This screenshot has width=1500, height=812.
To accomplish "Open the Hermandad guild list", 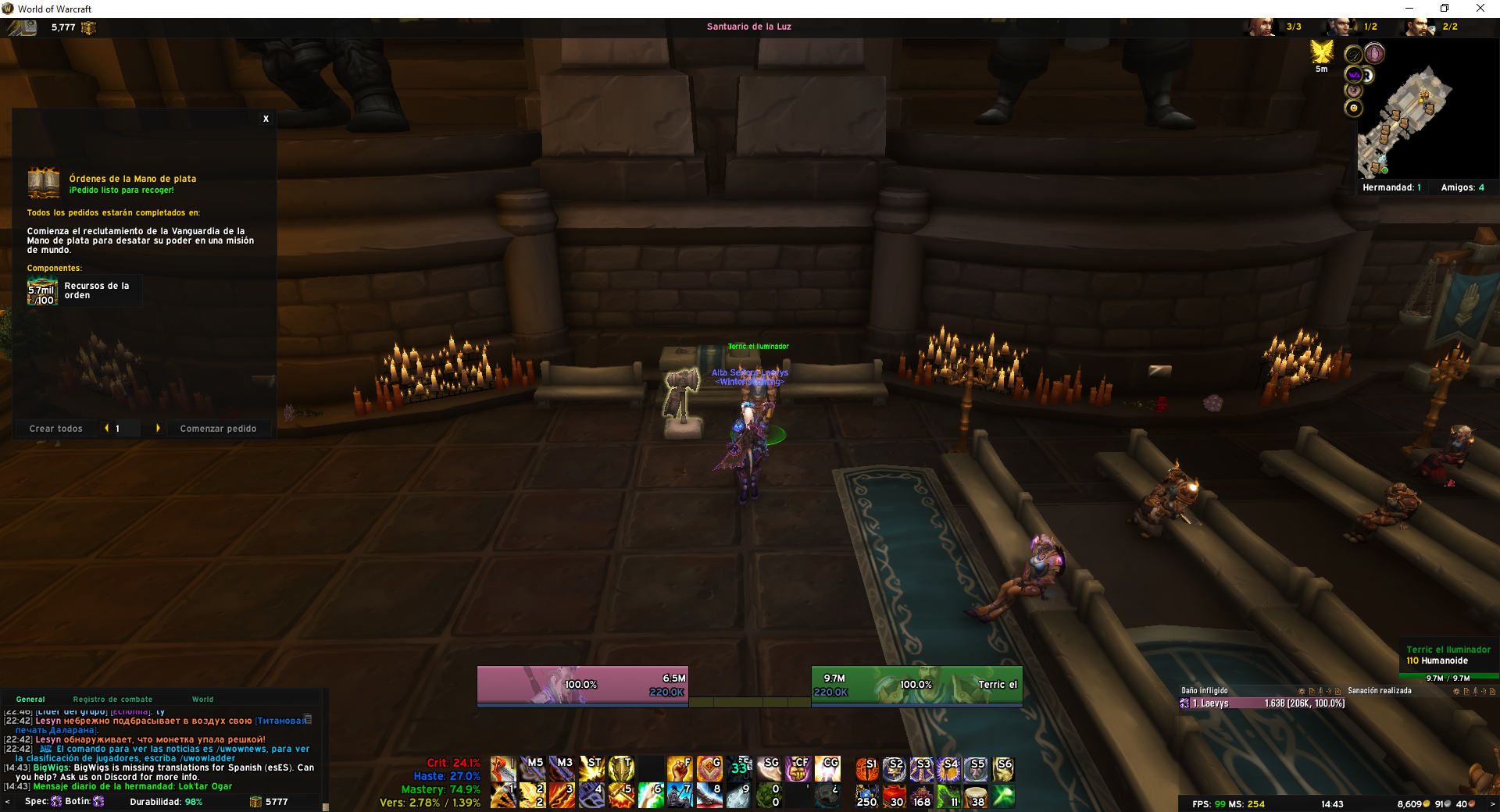I will (1391, 187).
